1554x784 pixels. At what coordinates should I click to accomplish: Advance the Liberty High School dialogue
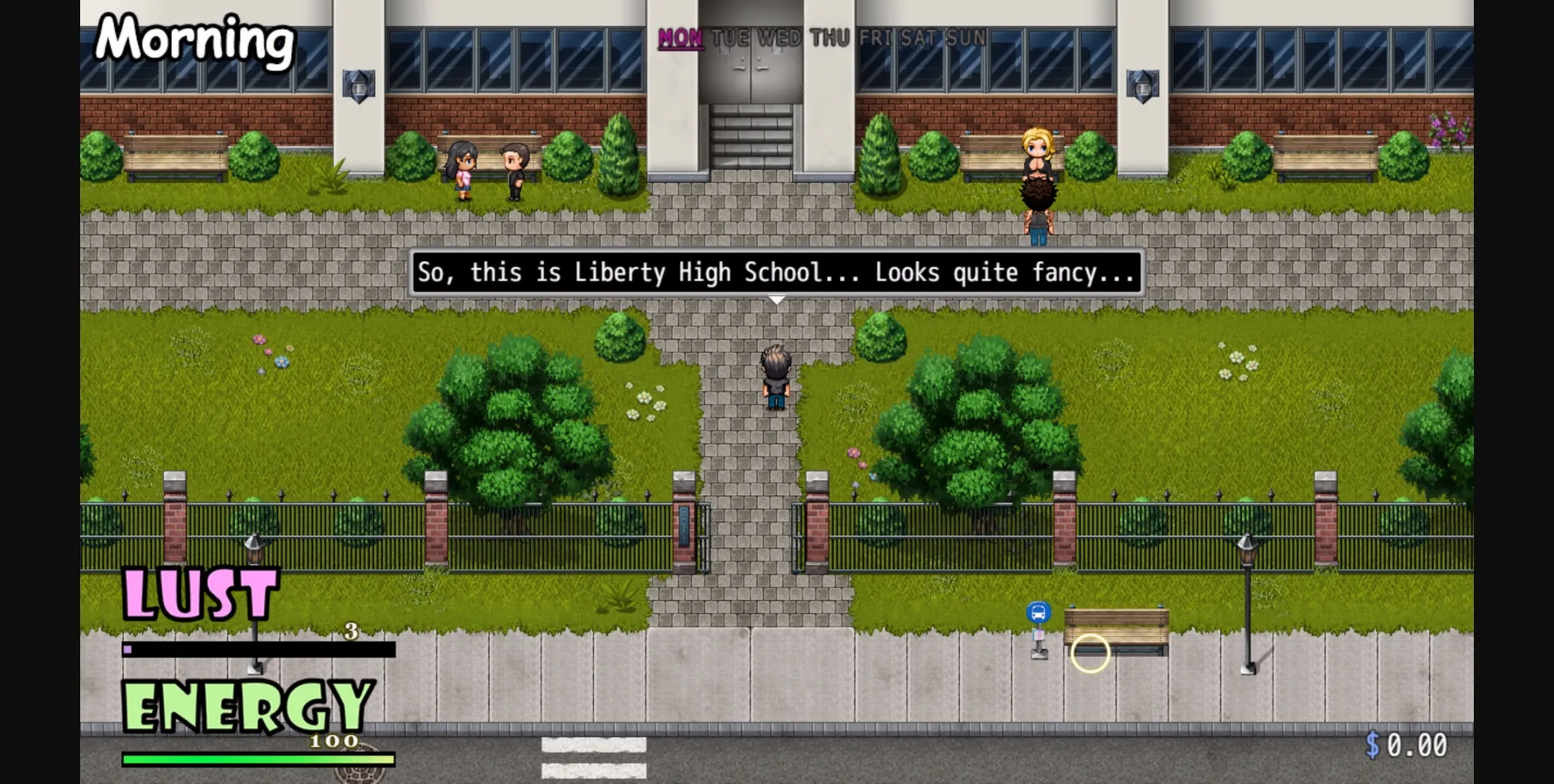(775, 273)
